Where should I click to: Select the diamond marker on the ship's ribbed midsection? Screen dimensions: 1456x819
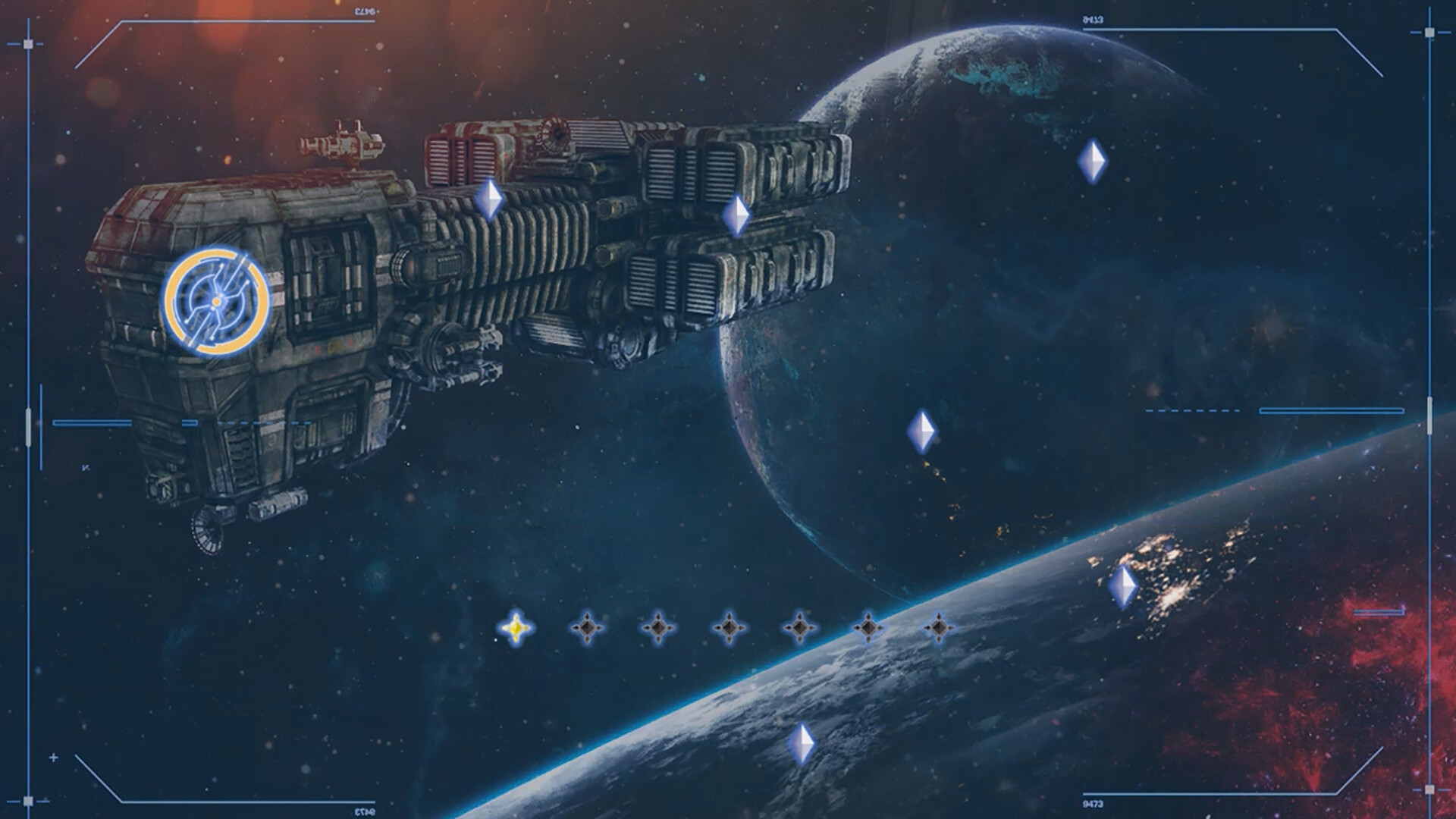pos(489,199)
